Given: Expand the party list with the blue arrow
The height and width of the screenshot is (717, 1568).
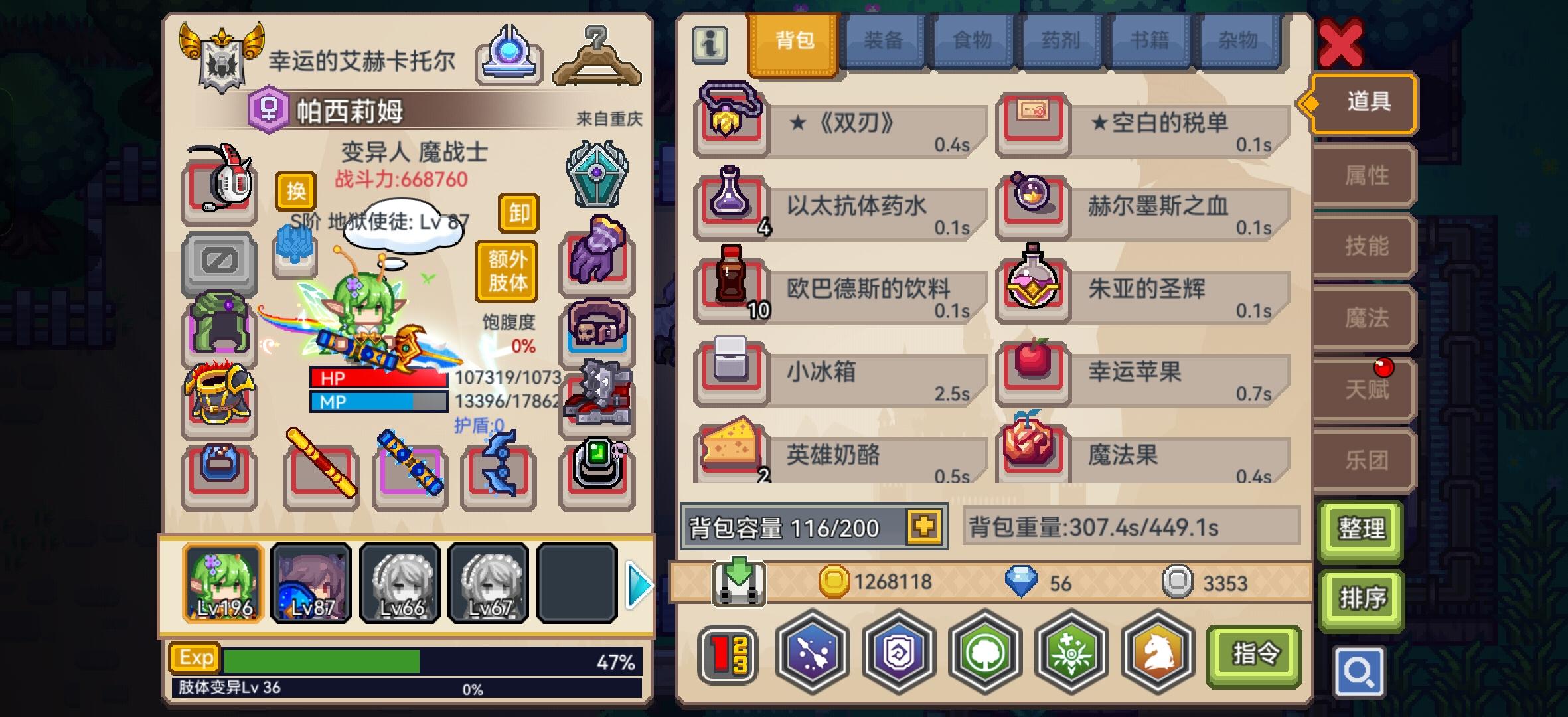Looking at the screenshot, I should click(638, 586).
